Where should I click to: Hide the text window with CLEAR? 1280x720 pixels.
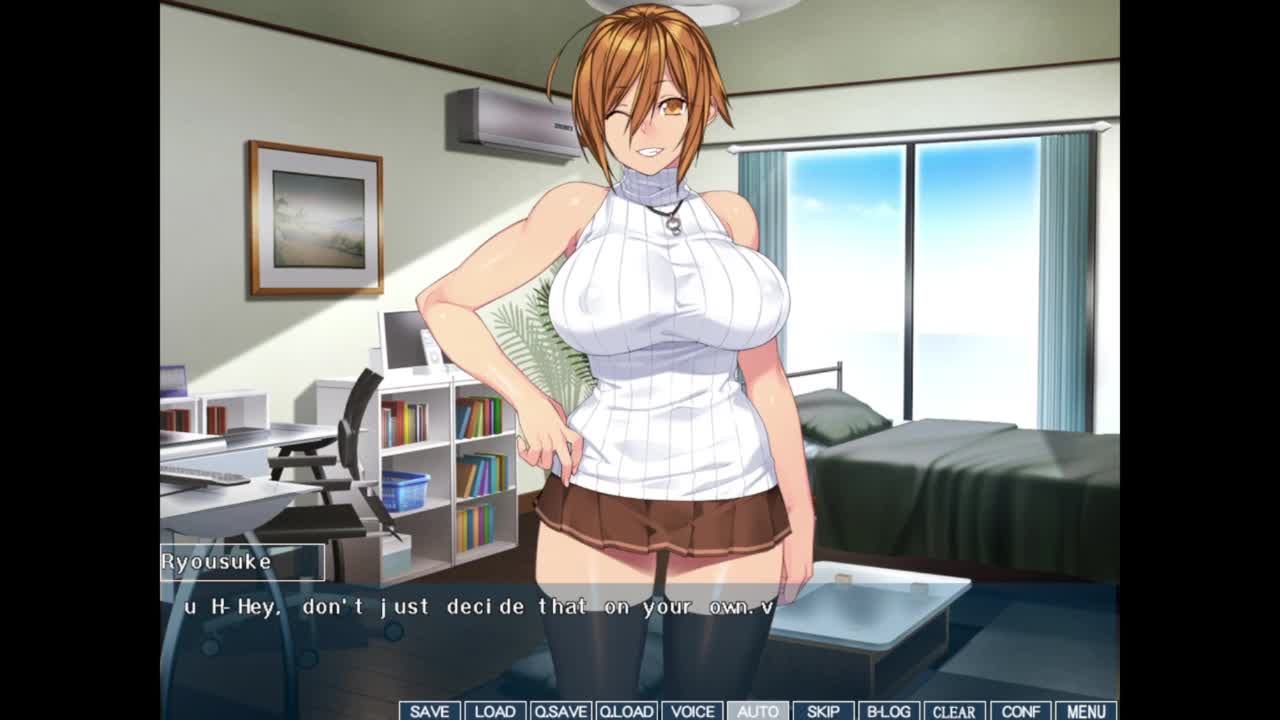click(x=954, y=711)
